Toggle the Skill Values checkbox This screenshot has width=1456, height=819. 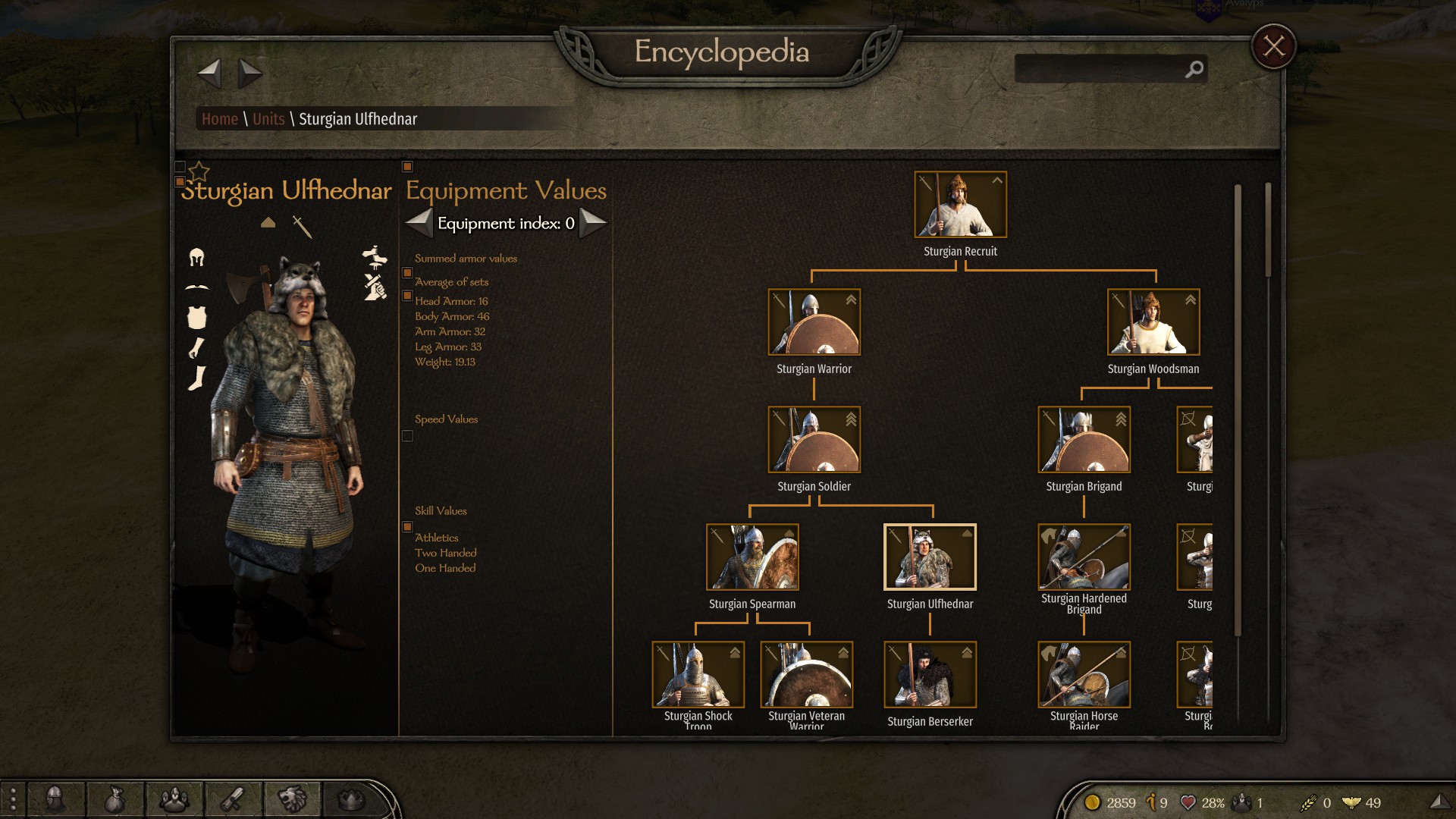pos(407,526)
